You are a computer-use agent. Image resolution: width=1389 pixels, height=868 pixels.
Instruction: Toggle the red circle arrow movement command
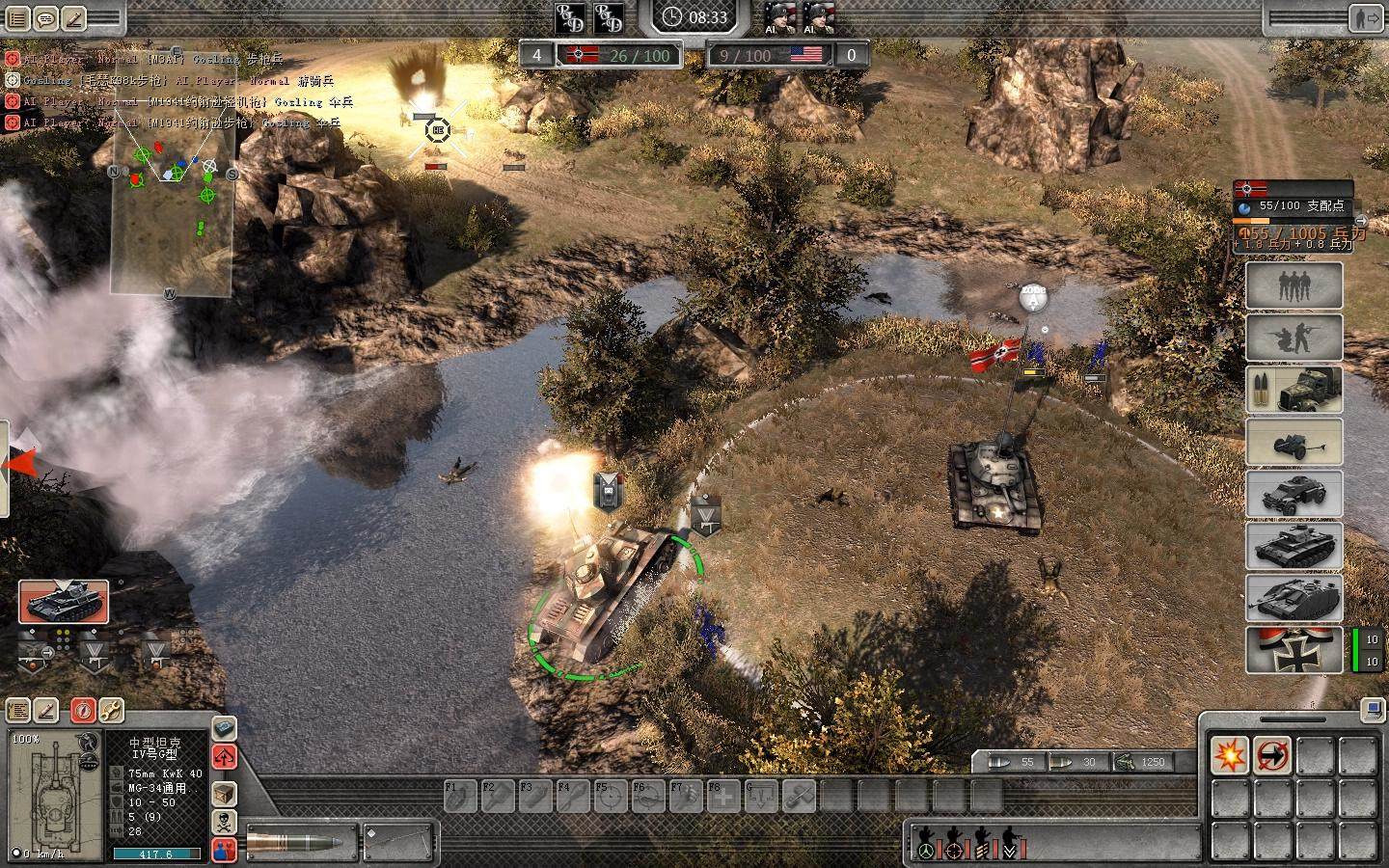(x=1273, y=755)
